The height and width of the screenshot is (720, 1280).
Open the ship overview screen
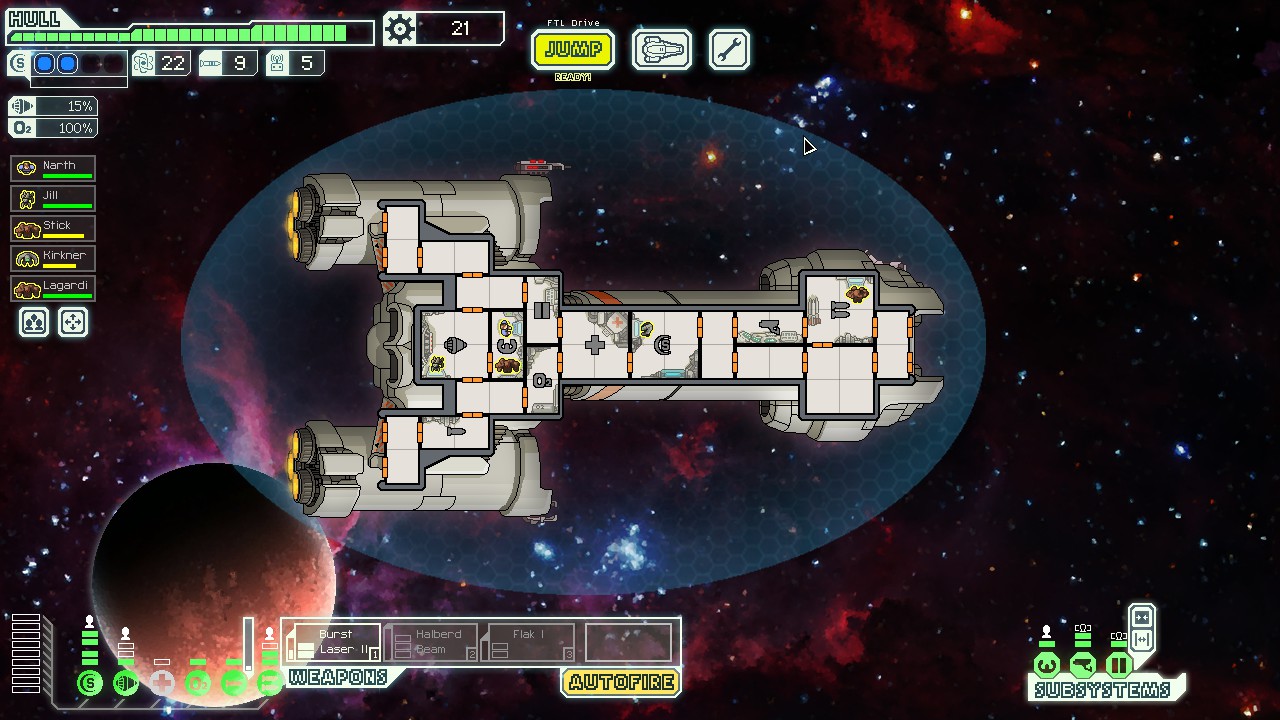pyautogui.click(x=661, y=49)
